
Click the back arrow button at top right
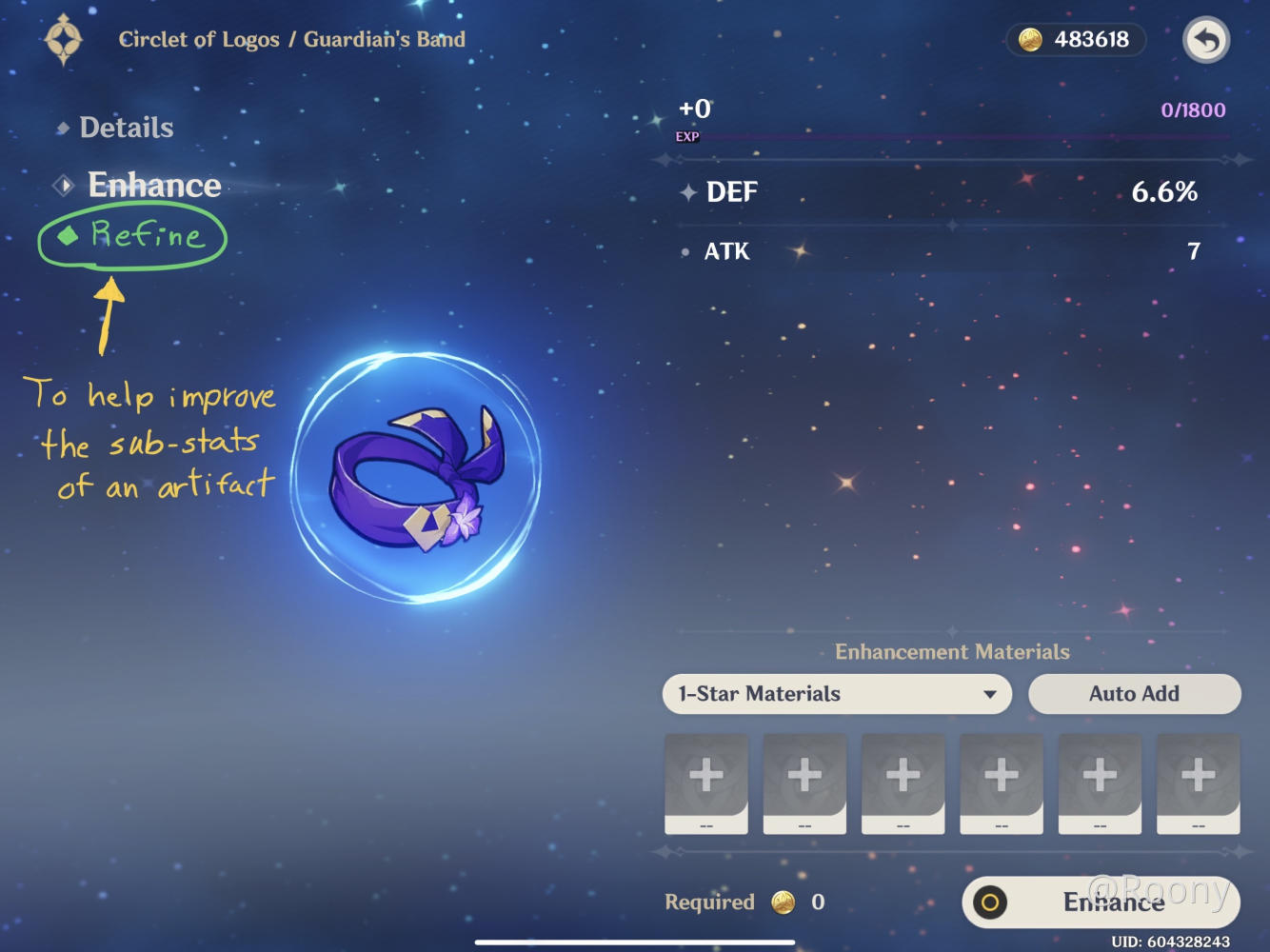pos(1205,40)
